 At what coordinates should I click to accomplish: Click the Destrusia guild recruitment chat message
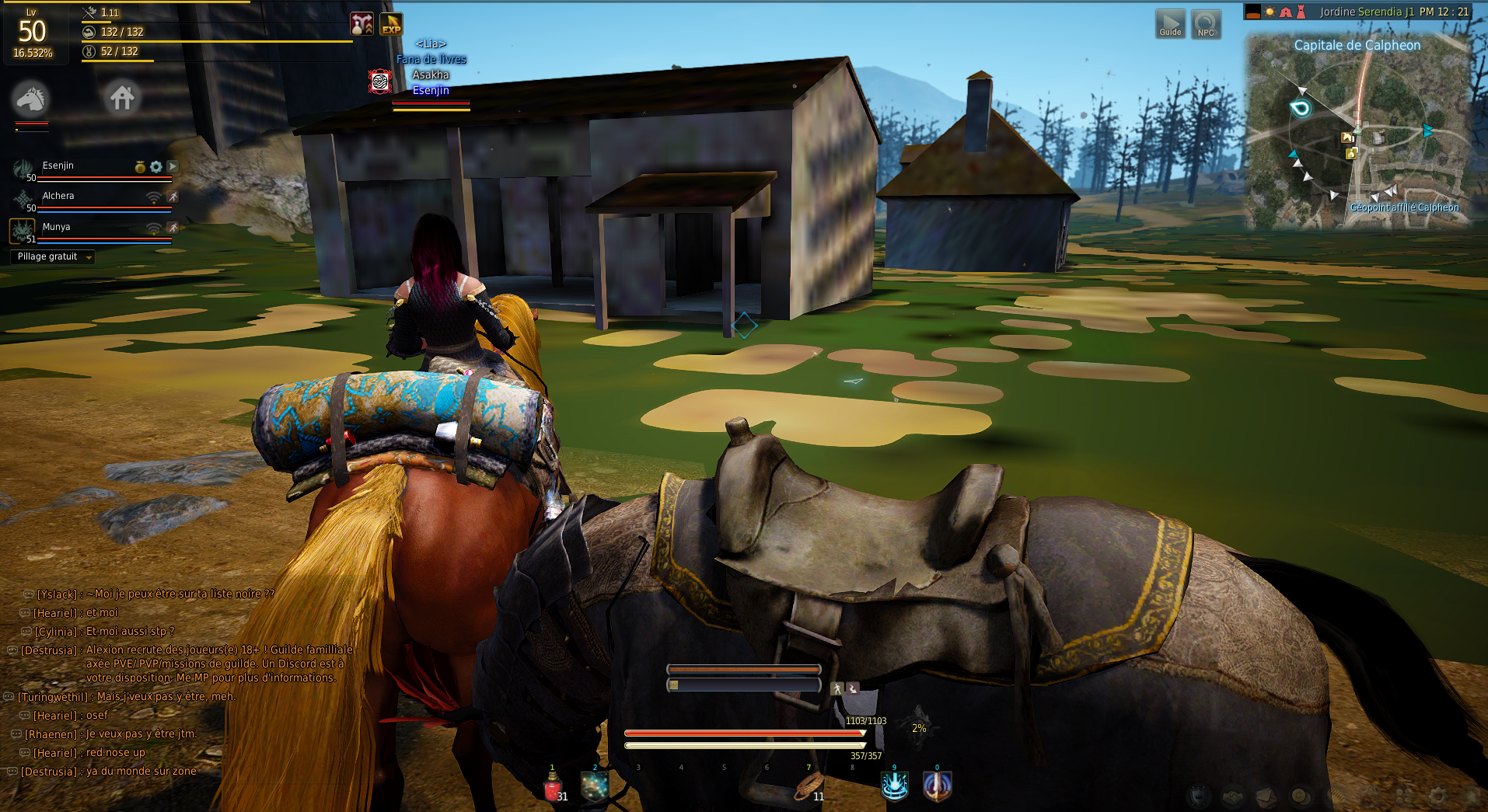coord(218,664)
